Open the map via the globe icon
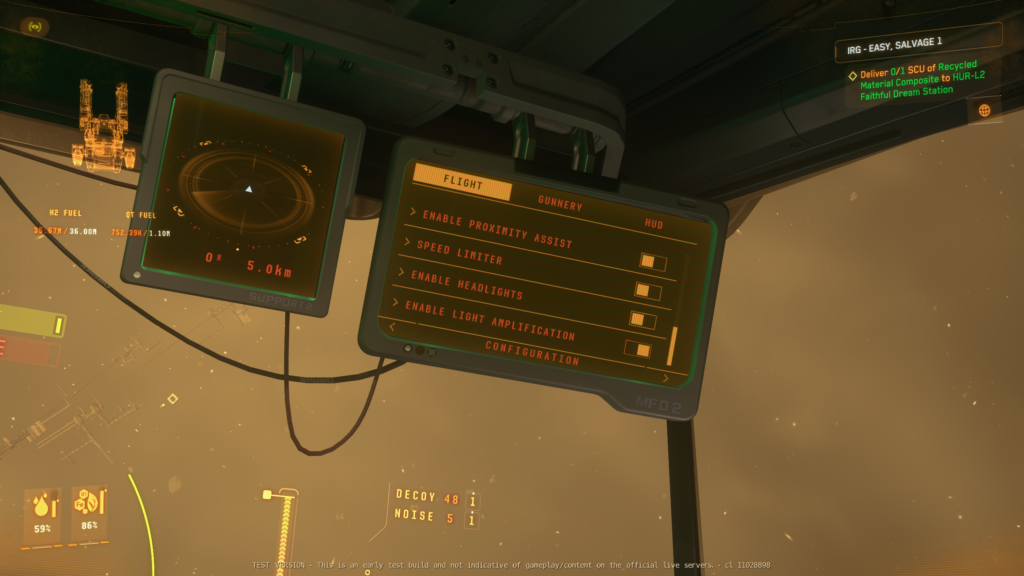 (984, 110)
